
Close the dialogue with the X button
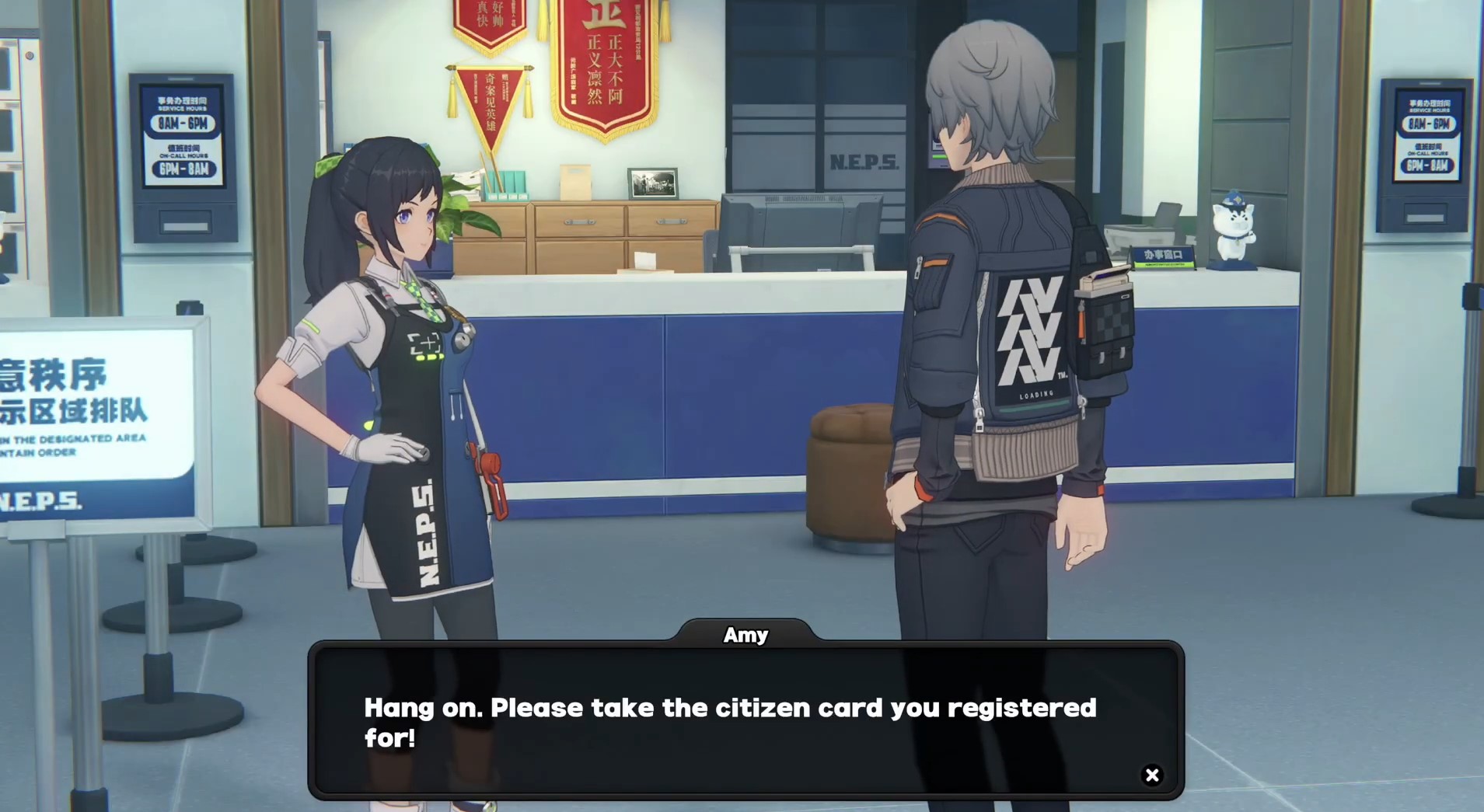click(x=1152, y=775)
